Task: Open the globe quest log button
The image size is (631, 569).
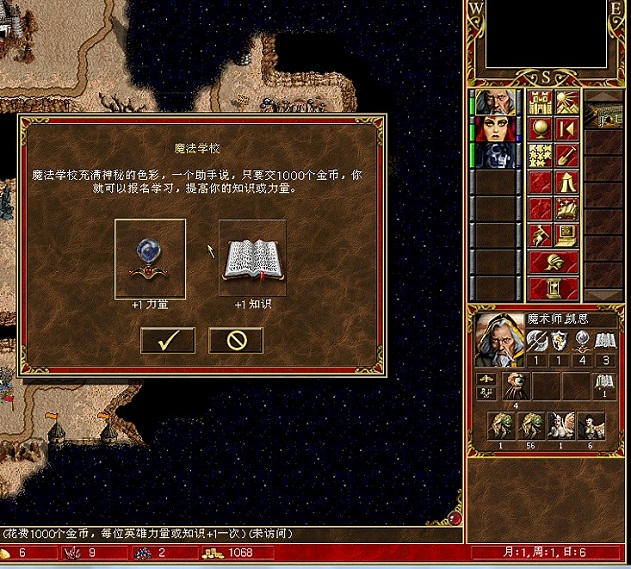Action: (x=540, y=128)
